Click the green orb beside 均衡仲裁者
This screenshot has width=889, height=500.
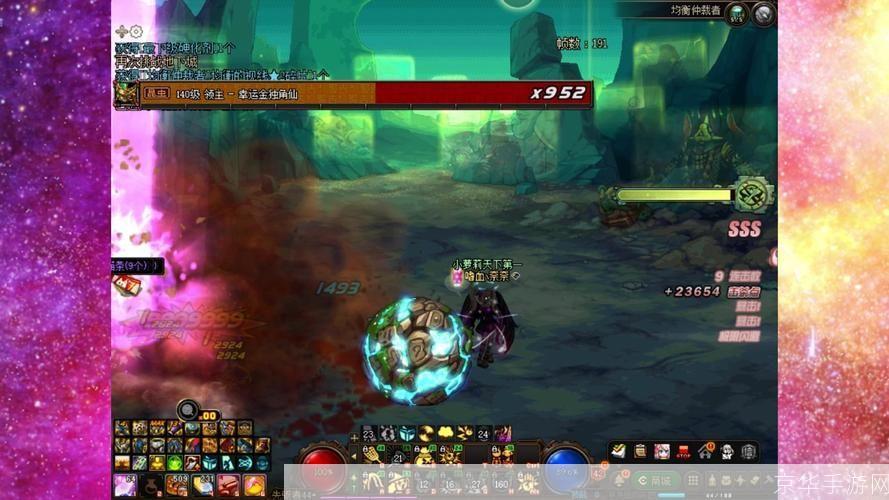(x=736, y=13)
